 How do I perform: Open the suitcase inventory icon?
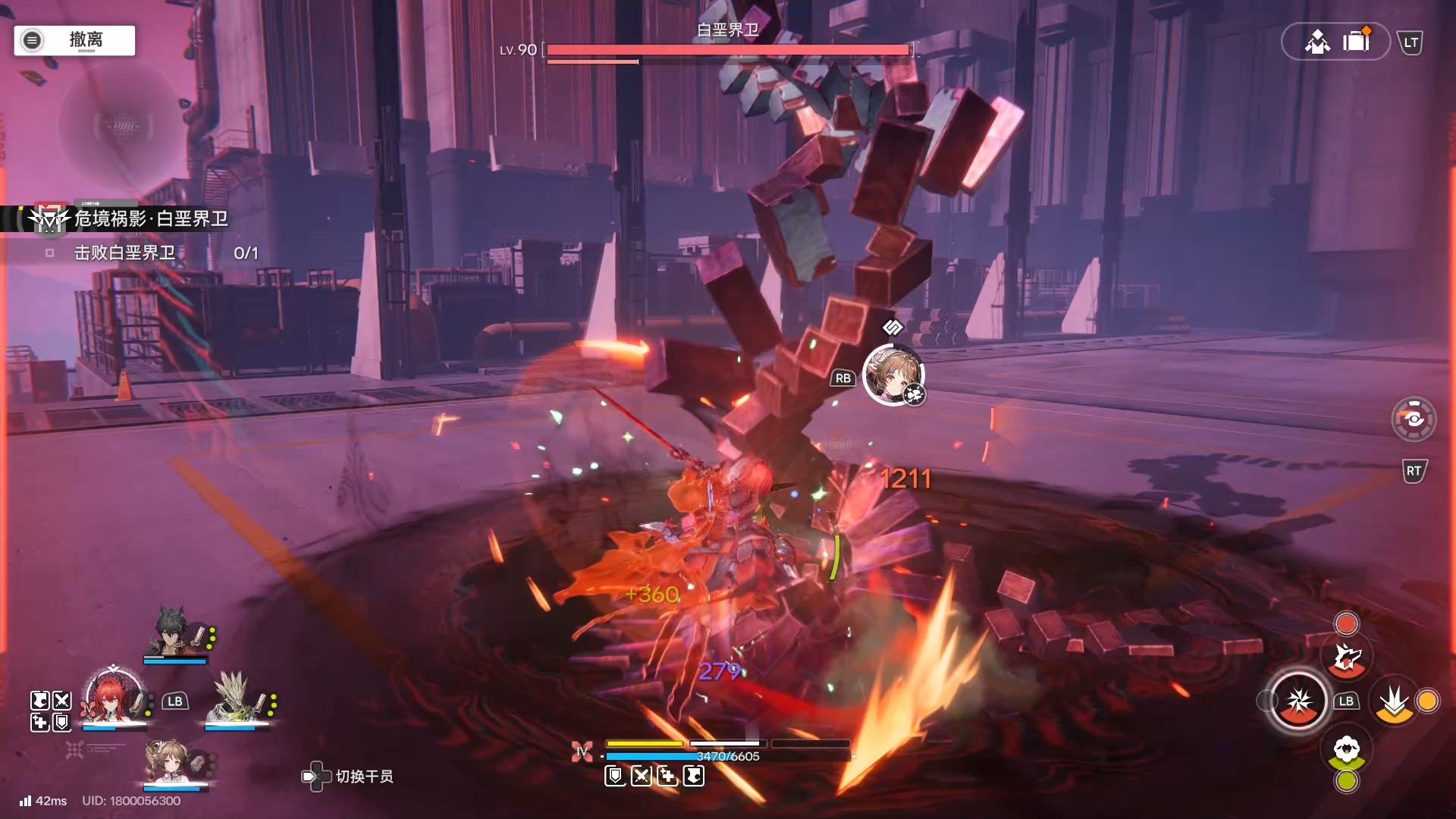pyautogui.click(x=1356, y=40)
